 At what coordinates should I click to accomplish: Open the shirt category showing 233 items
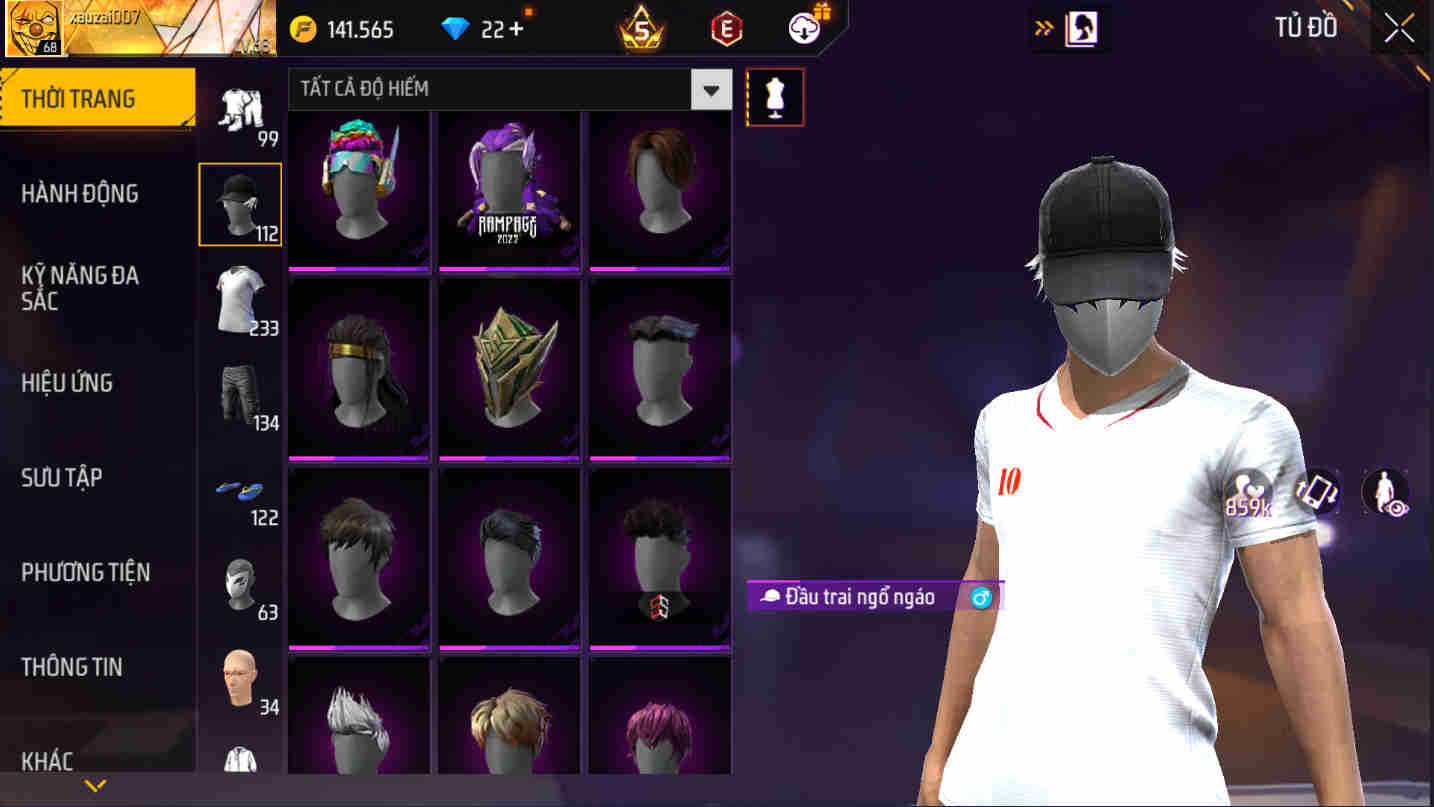coord(240,300)
